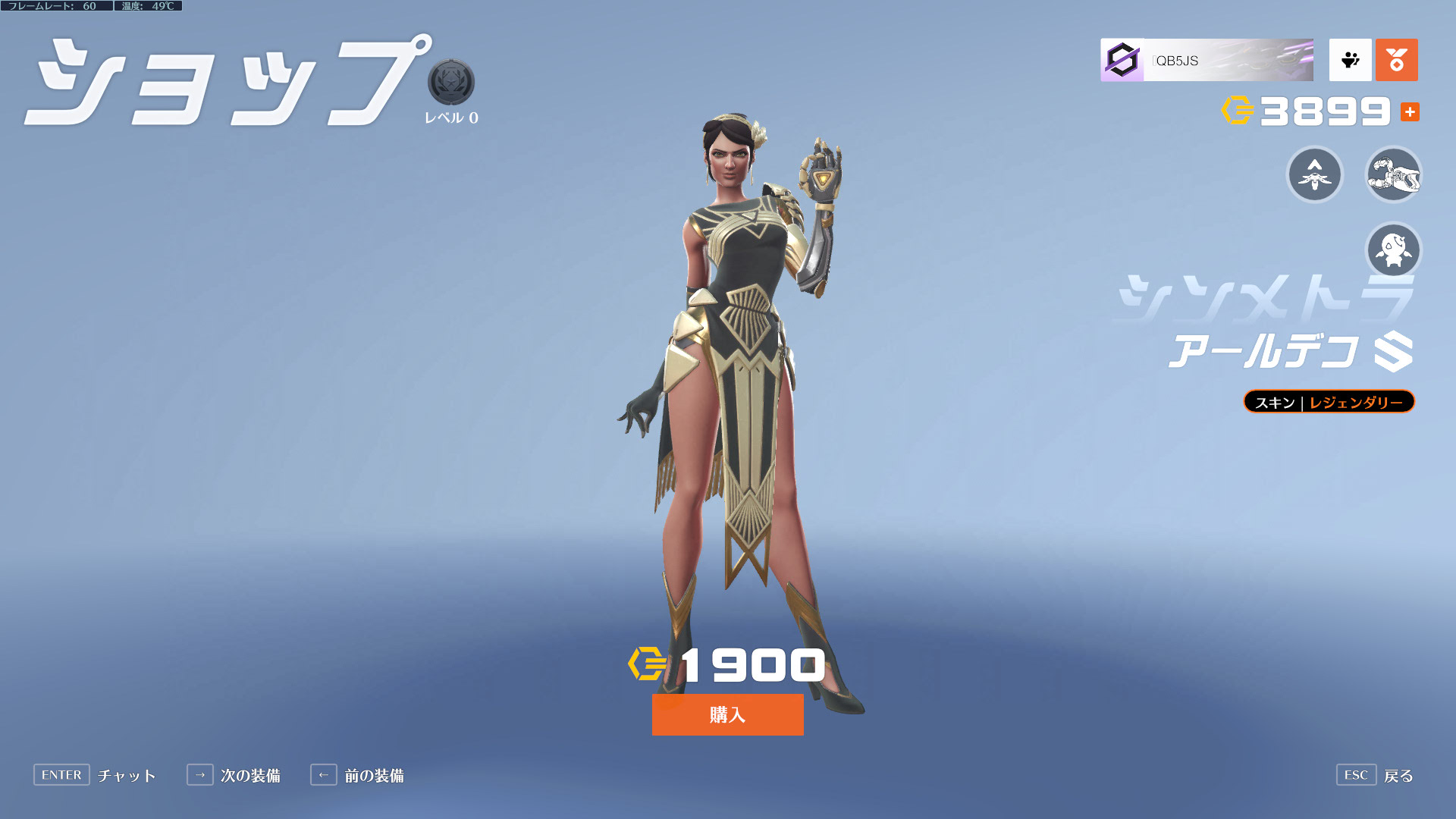Open the social group icon button
Image resolution: width=1456 pixels, height=819 pixels.
[1350, 60]
